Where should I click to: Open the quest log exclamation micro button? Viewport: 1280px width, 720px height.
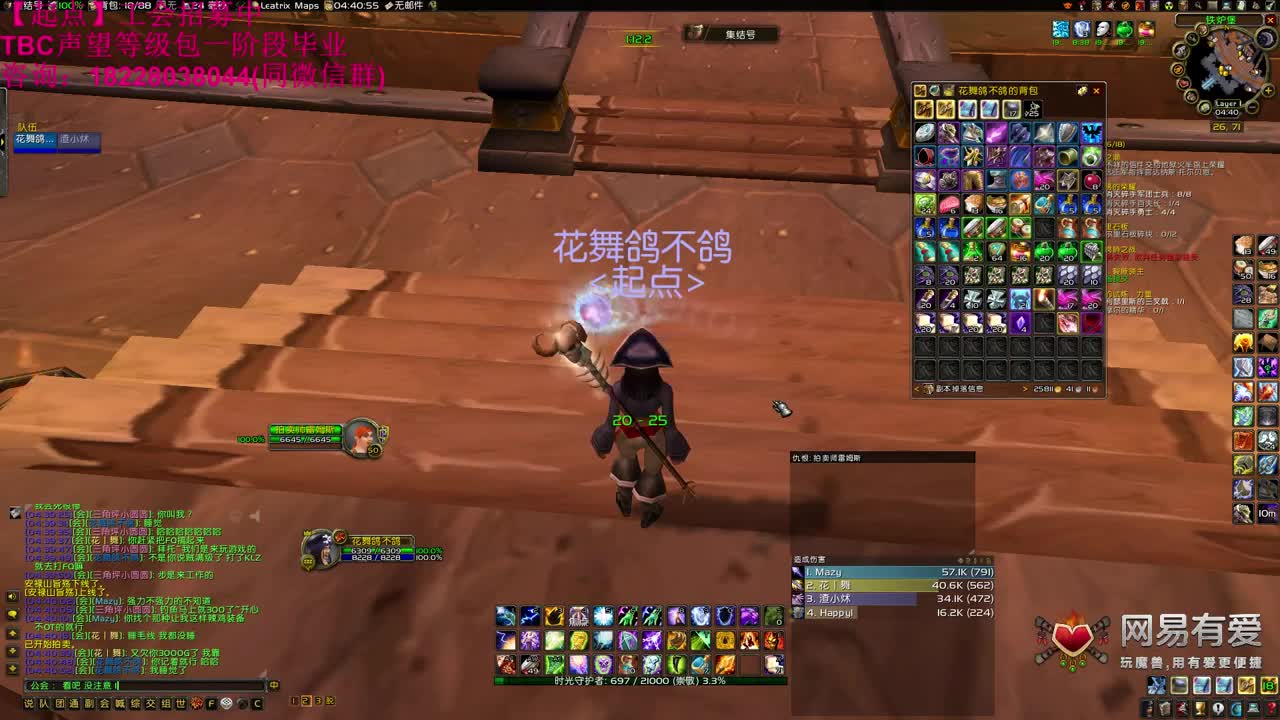[1218, 708]
